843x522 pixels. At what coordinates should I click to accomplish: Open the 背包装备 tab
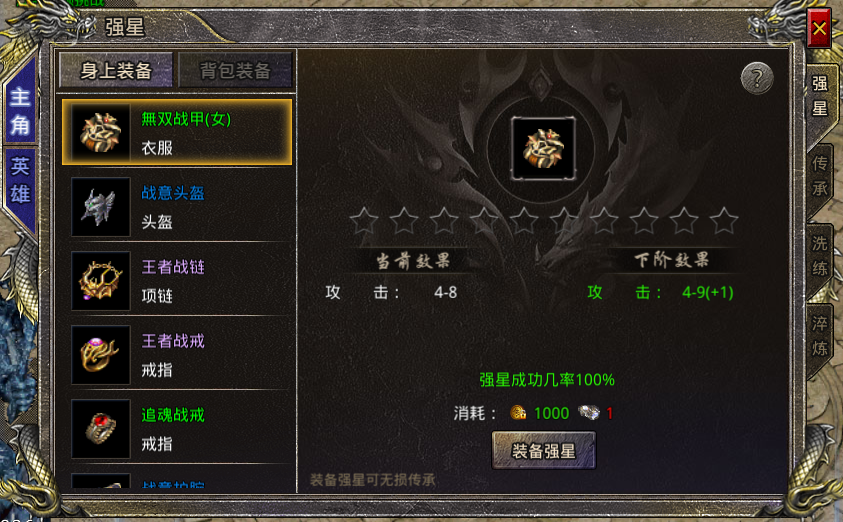tap(235, 70)
